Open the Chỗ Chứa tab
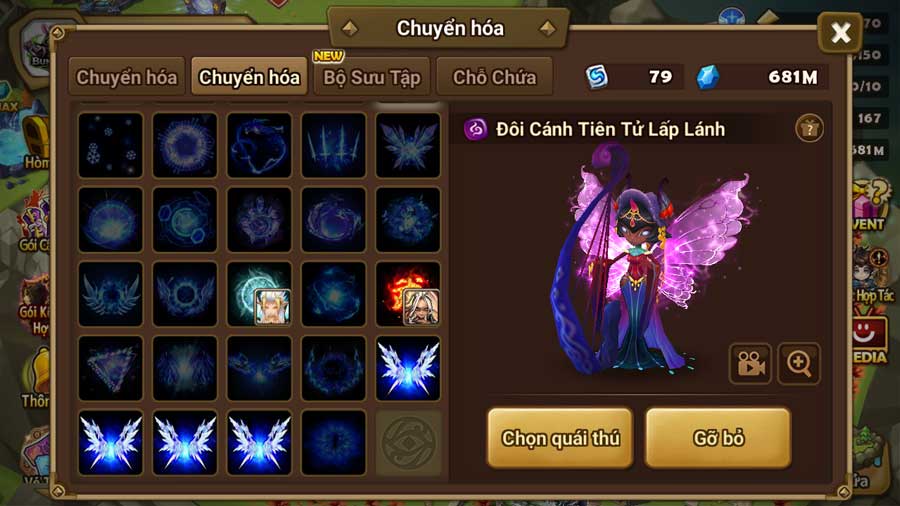Viewport: 900px width, 506px height. point(494,77)
